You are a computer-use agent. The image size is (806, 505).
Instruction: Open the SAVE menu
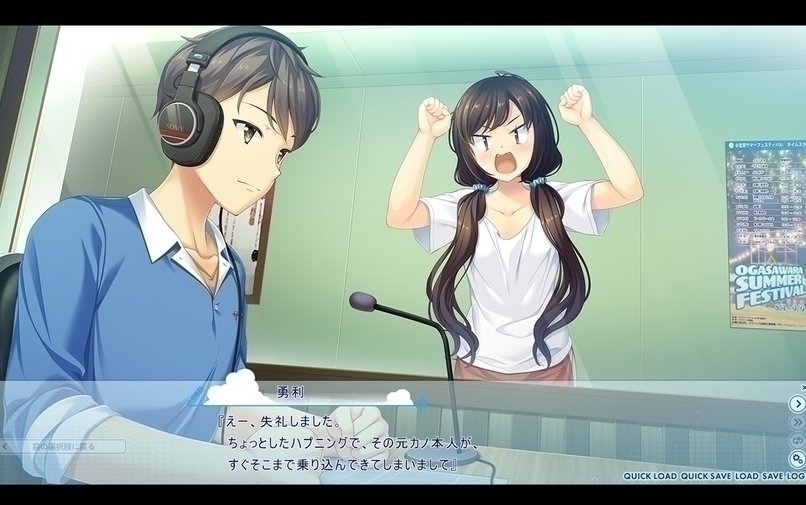point(772,476)
